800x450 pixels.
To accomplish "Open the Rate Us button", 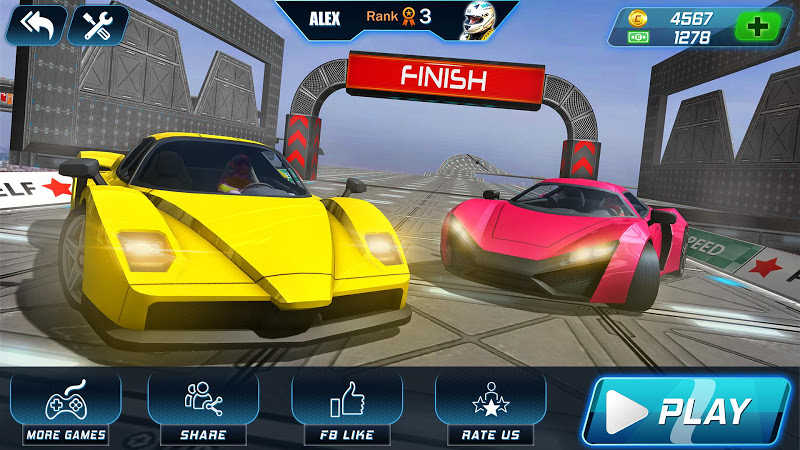I will coord(490,407).
